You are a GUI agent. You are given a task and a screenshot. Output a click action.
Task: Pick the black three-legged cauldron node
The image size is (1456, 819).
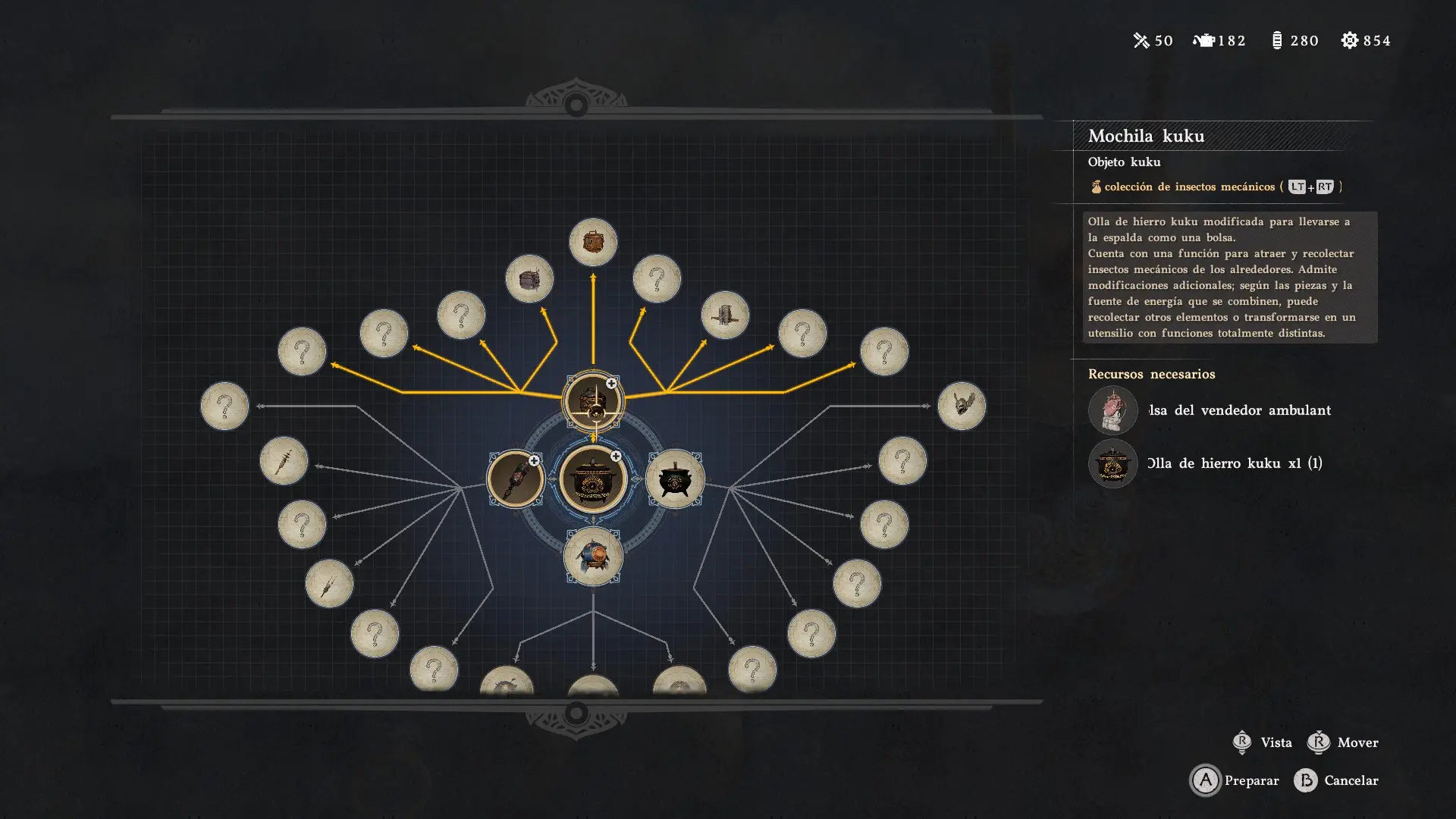674,479
